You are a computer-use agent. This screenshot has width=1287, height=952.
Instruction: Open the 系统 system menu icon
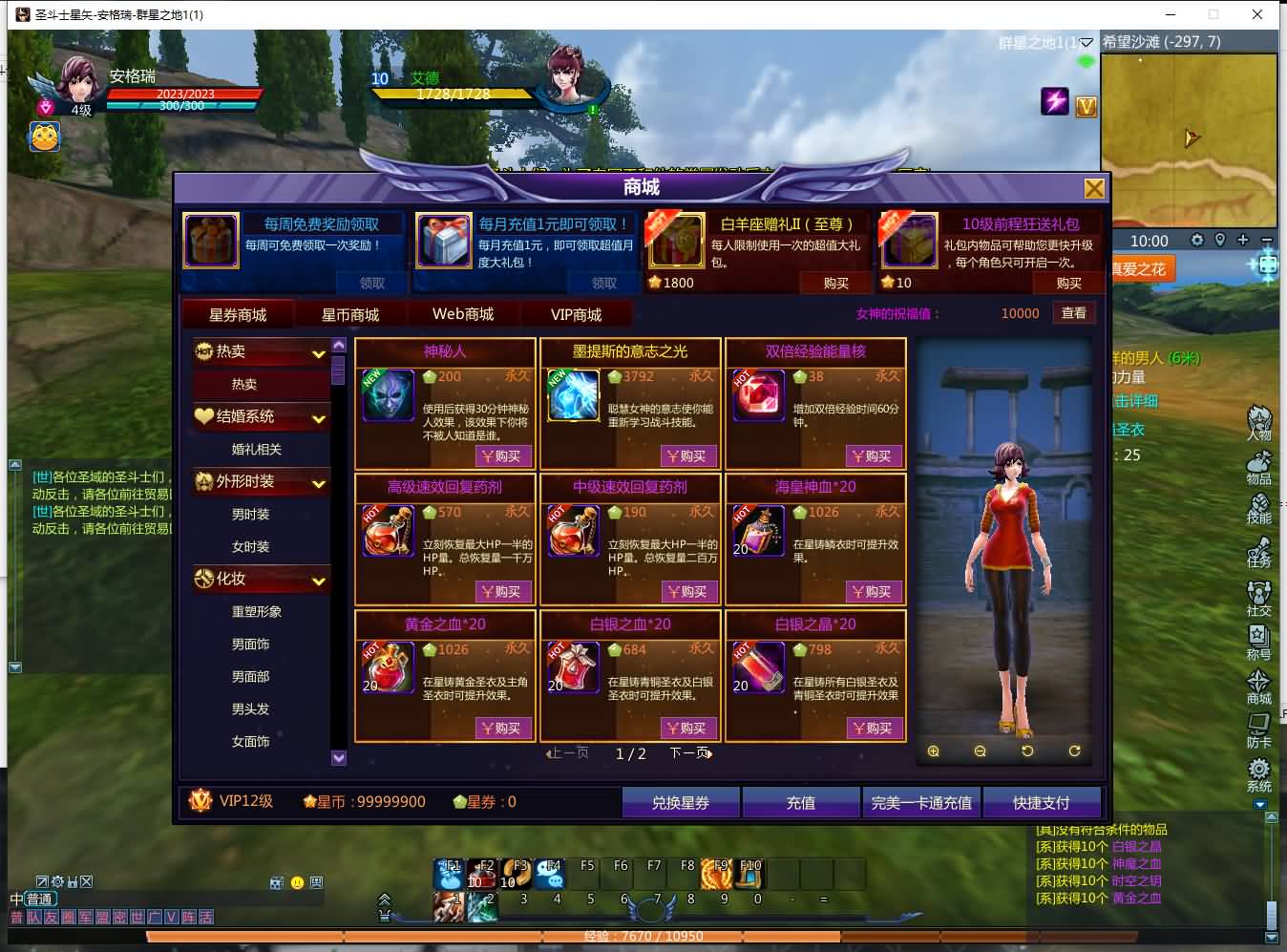(x=1258, y=773)
